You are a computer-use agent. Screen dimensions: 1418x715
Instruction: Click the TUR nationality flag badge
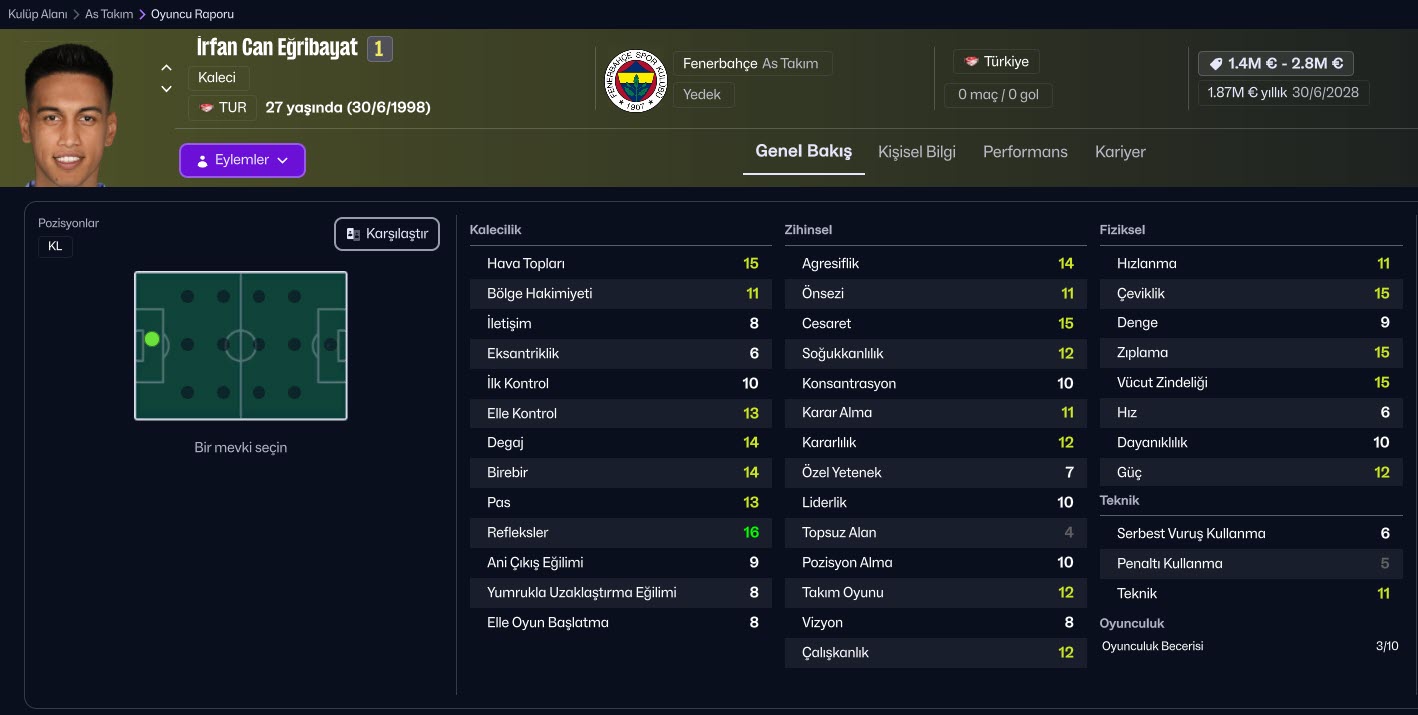tap(223, 107)
